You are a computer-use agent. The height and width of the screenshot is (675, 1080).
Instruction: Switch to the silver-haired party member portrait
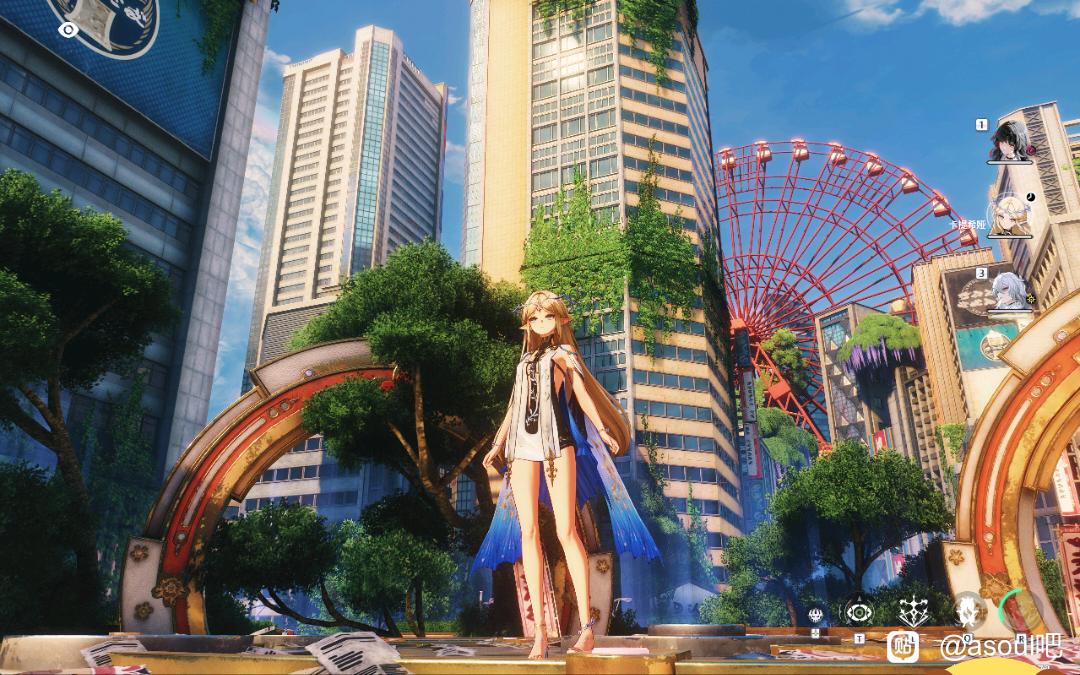(1010, 290)
